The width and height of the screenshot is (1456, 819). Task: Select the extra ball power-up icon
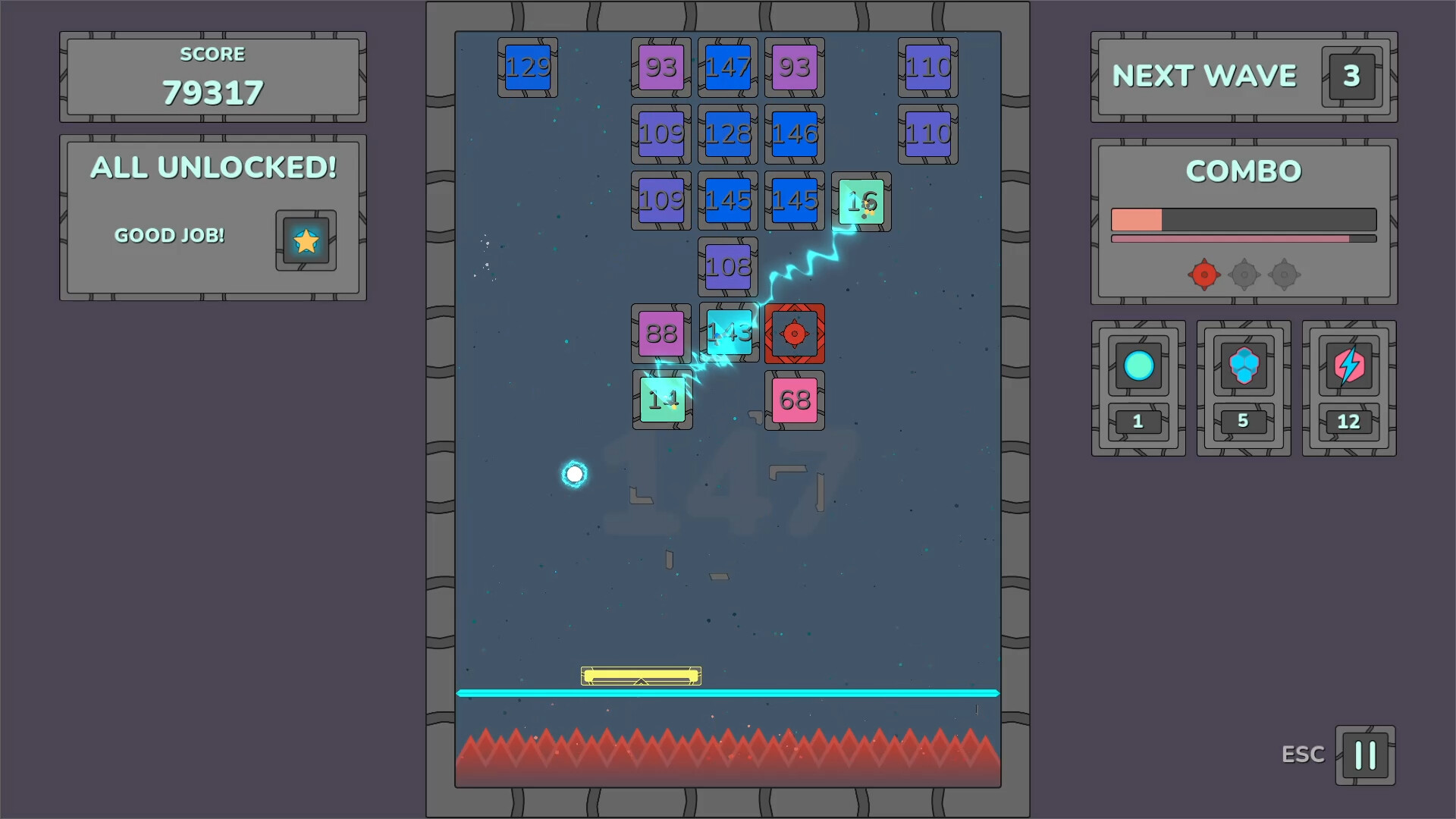[1137, 367]
